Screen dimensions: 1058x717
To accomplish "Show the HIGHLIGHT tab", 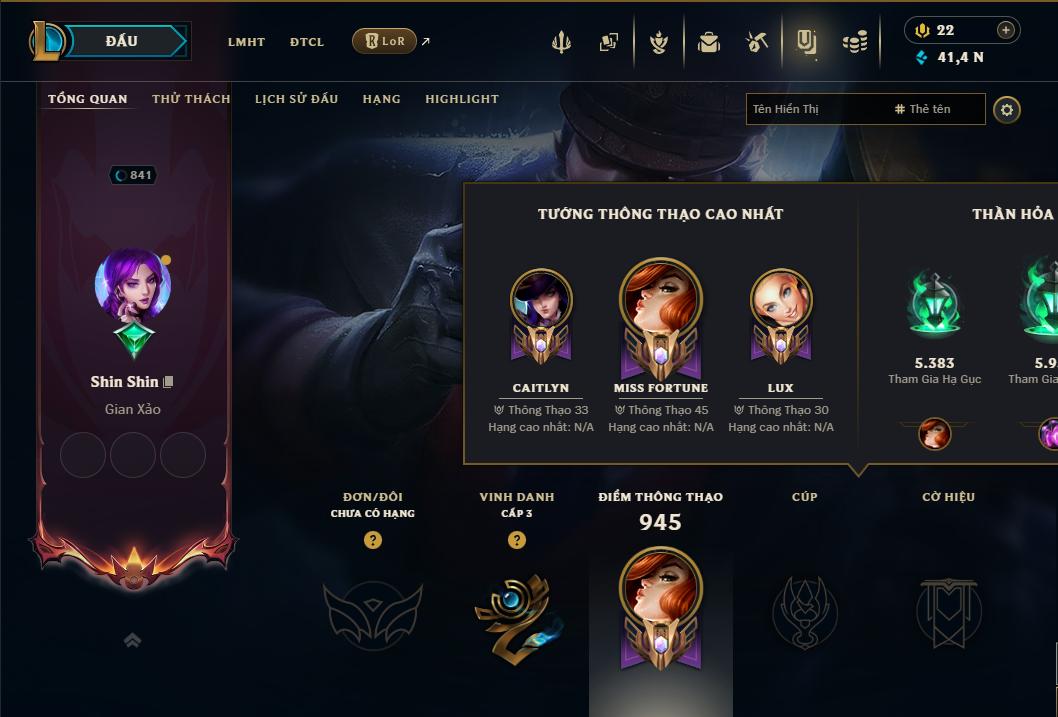I will tap(461, 99).
